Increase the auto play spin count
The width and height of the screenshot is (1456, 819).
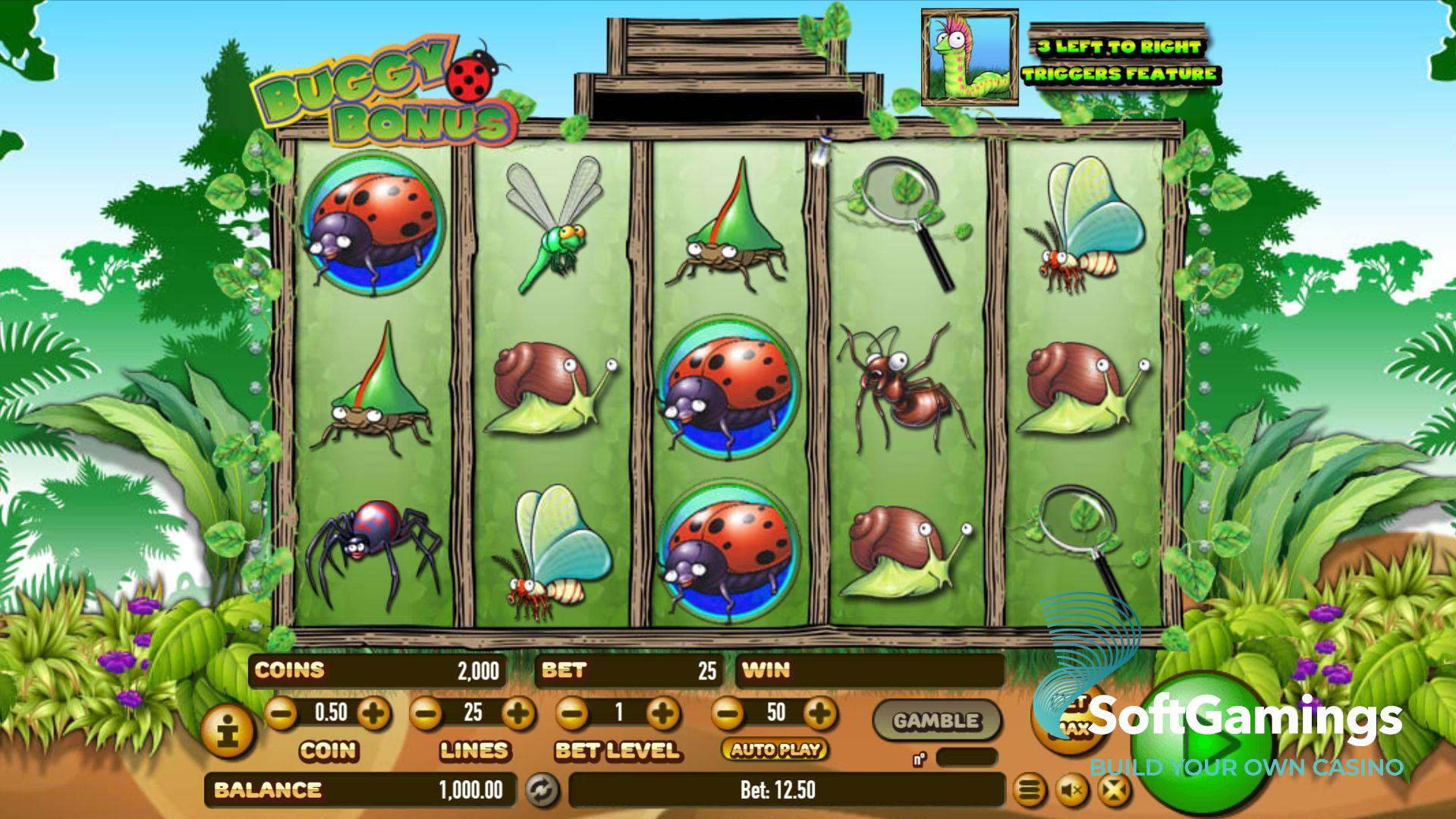tap(820, 713)
